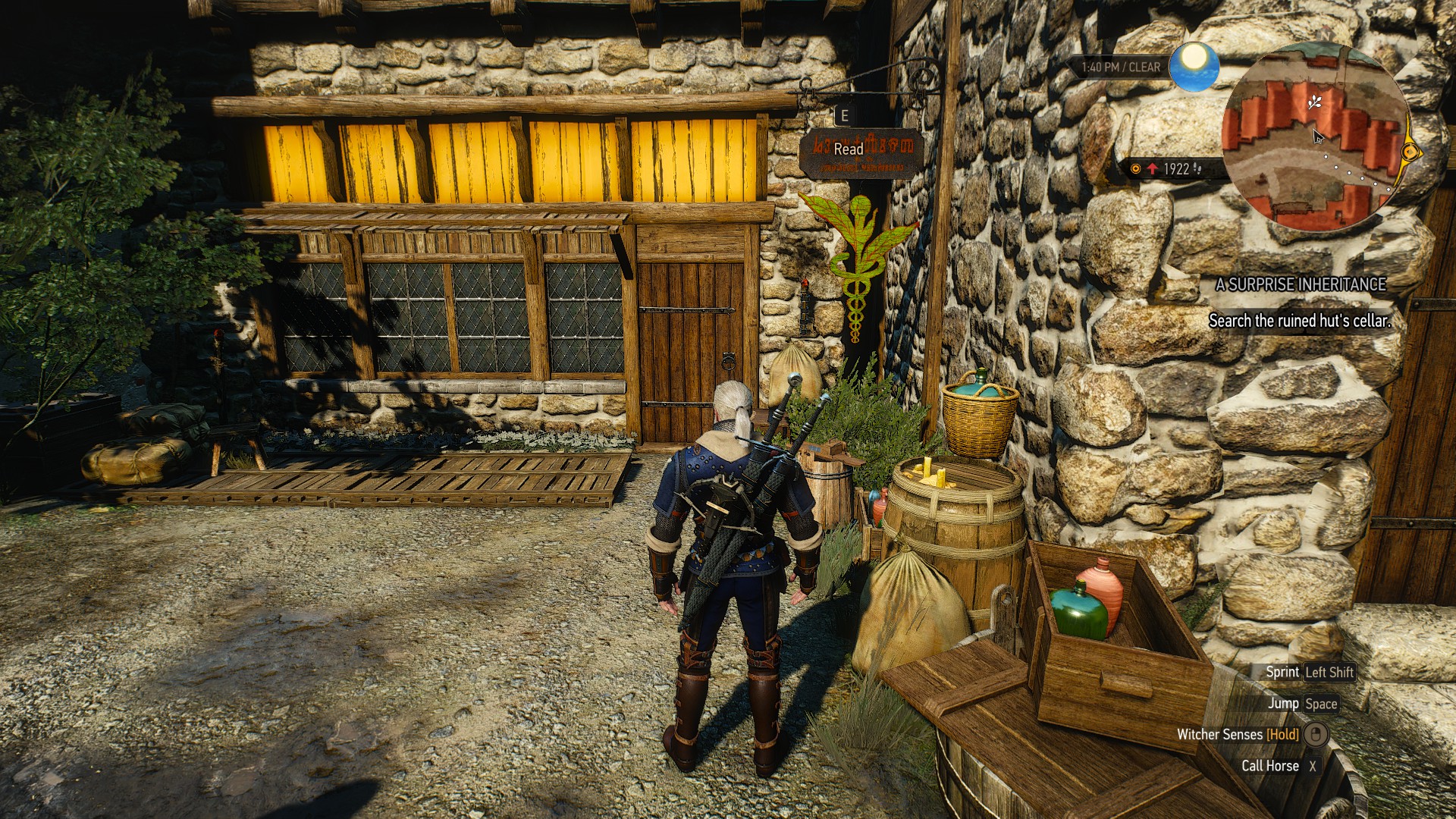Click the sun weather icon
Image resolution: width=1456 pixels, height=819 pixels.
(x=1194, y=65)
